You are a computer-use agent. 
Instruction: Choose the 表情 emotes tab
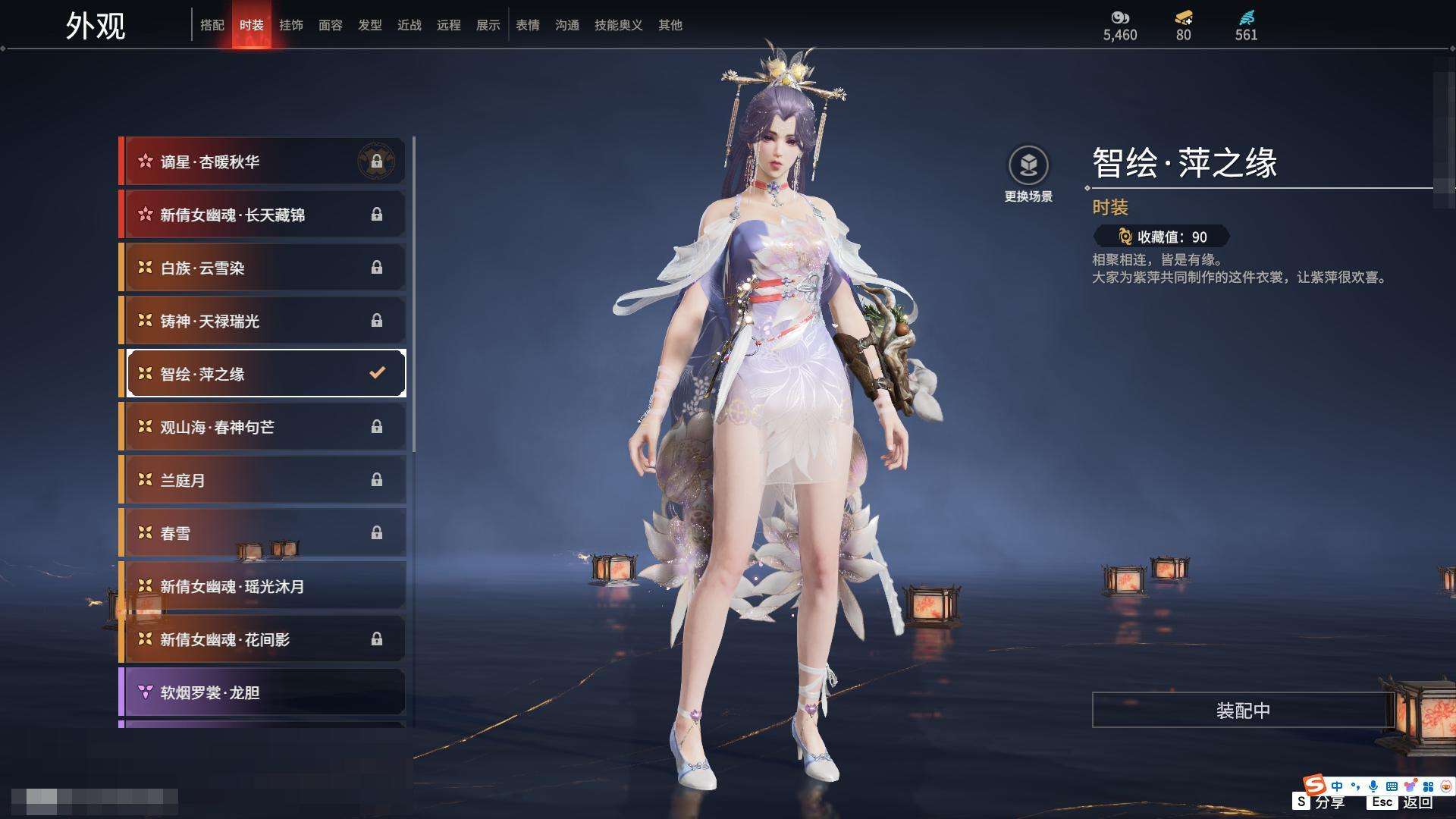pos(528,25)
